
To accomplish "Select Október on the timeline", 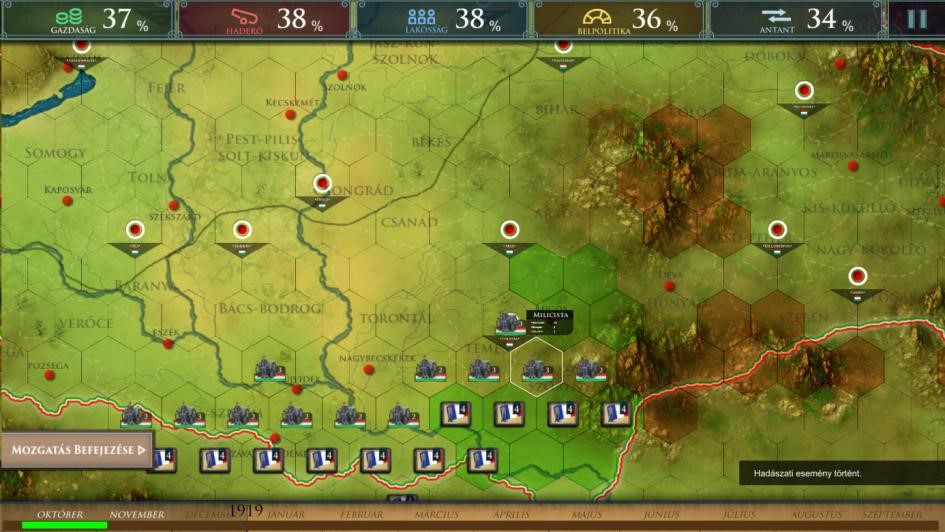I will pyautogui.click(x=60, y=515).
